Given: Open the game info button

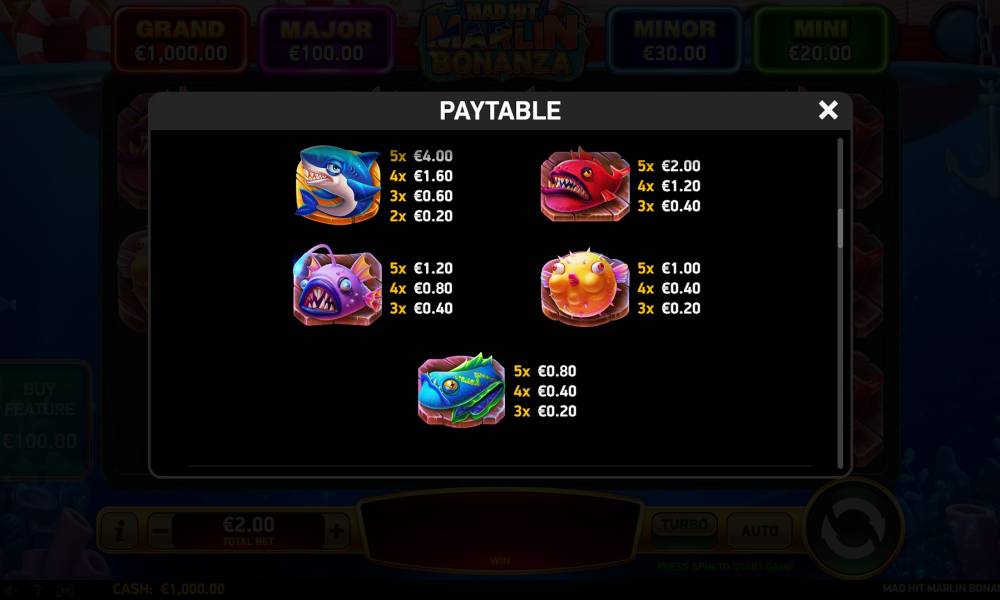Looking at the screenshot, I should pyautogui.click(x=119, y=529).
